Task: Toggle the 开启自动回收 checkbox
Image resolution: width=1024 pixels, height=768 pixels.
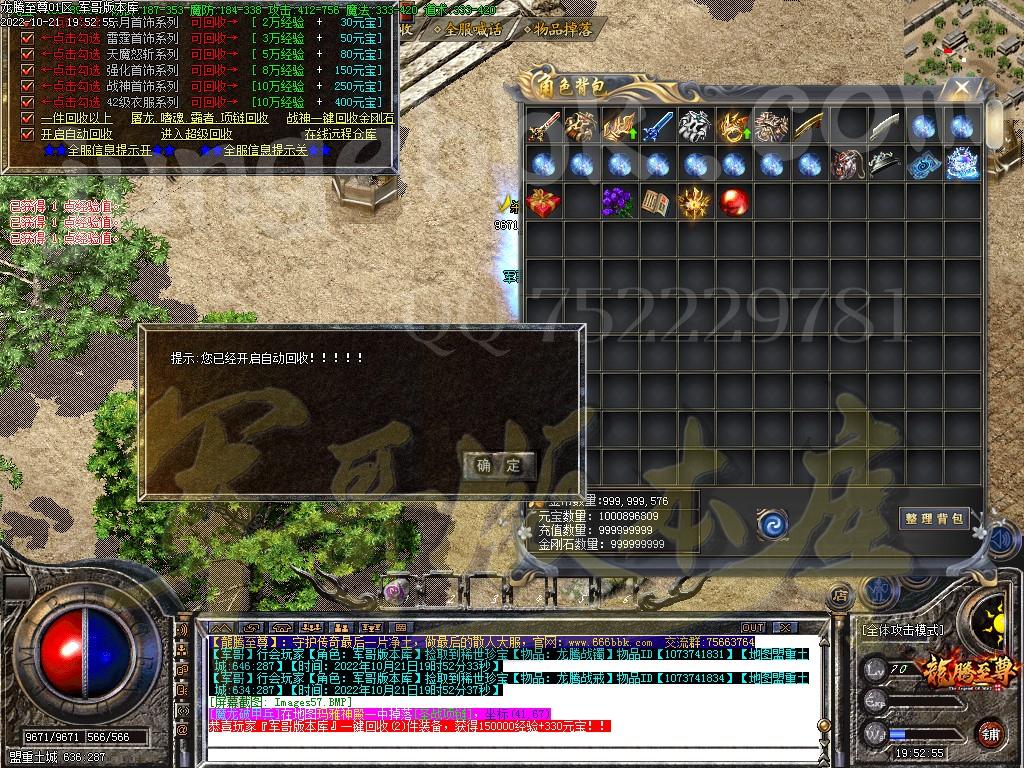Action: pyautogui.click(x=28, y=134)
